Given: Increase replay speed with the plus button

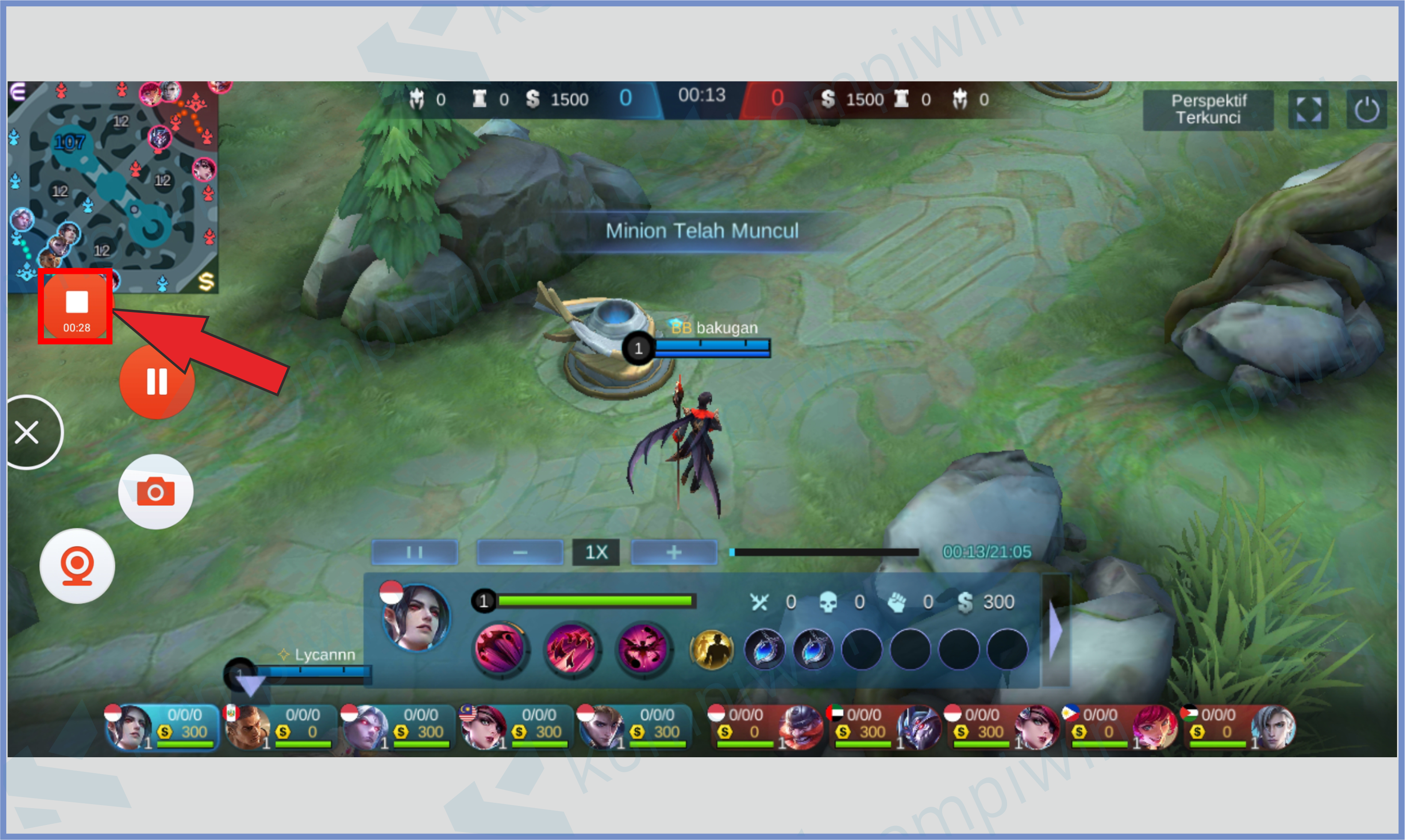Looking at the screenshot, I should [x=674, y=552].
